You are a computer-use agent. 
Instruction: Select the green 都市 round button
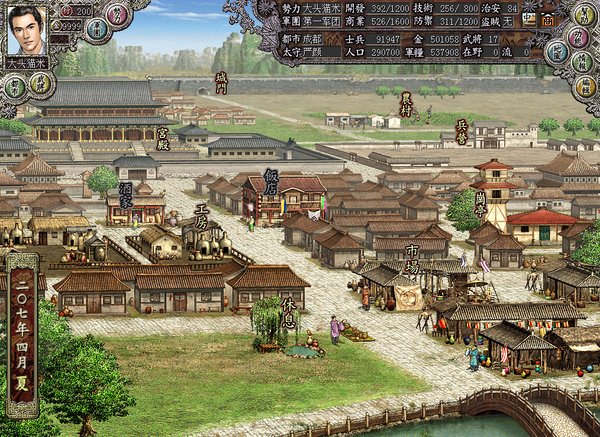pyautogui.click(x=15, y=86)
